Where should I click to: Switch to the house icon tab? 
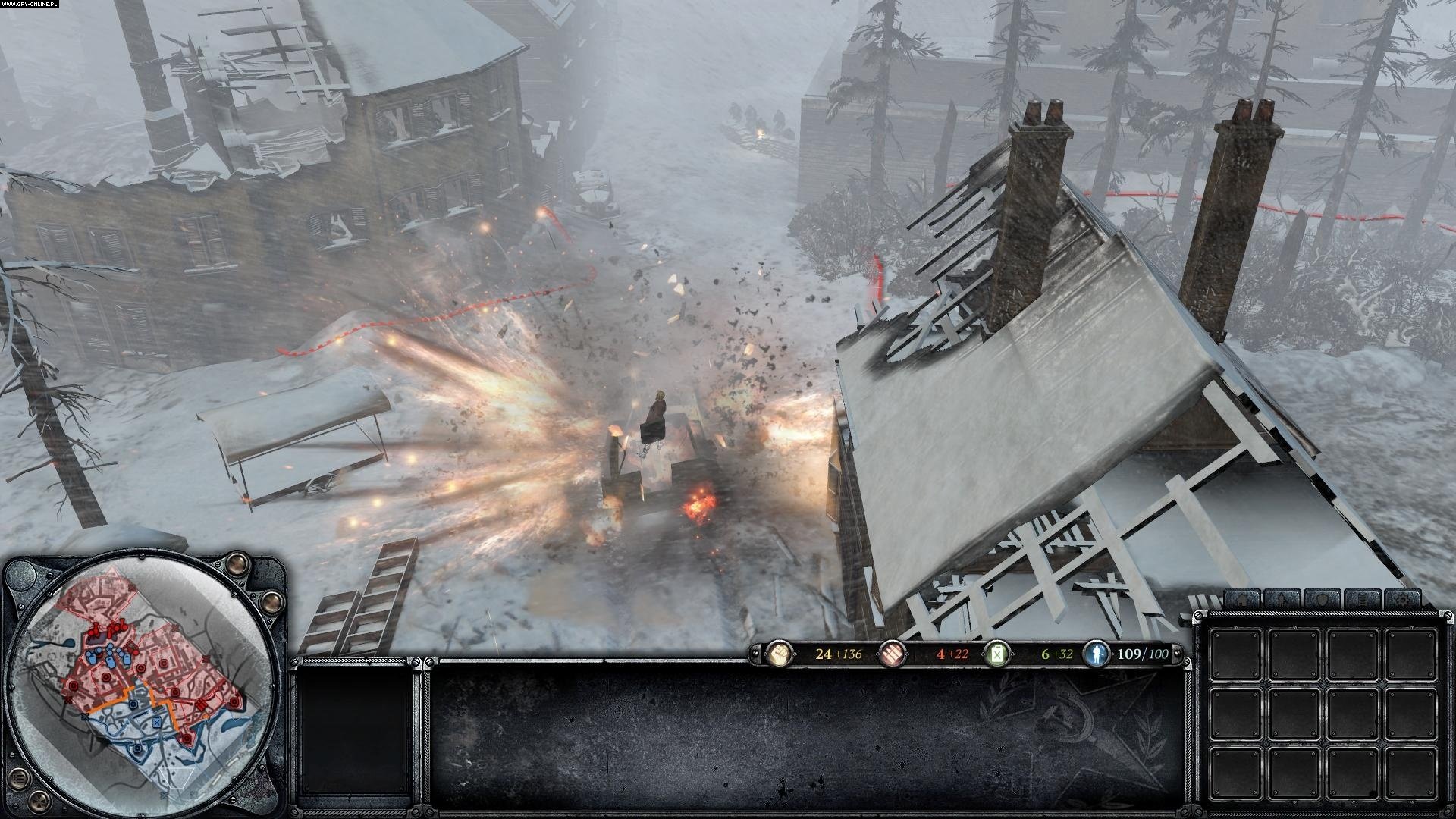coord(1243,601)
